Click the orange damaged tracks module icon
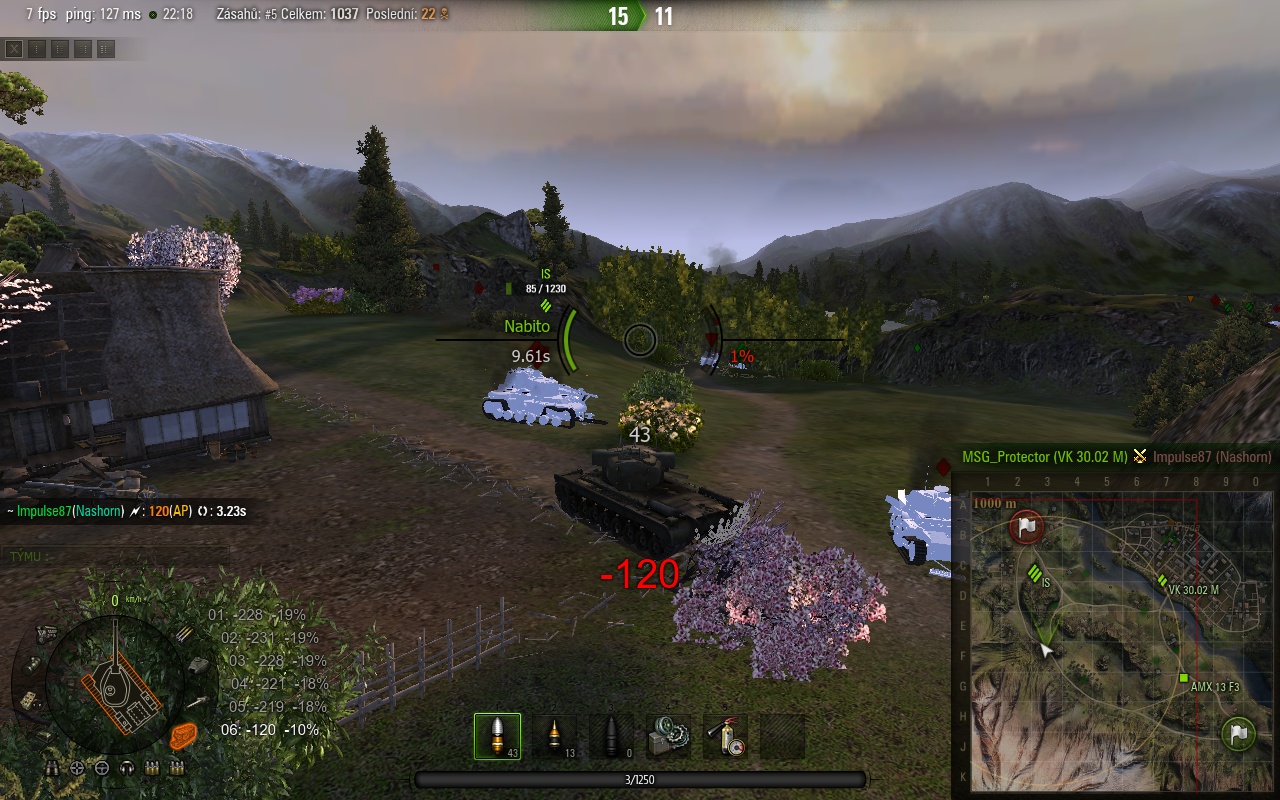1280x800 pixels. pos(183,736)
